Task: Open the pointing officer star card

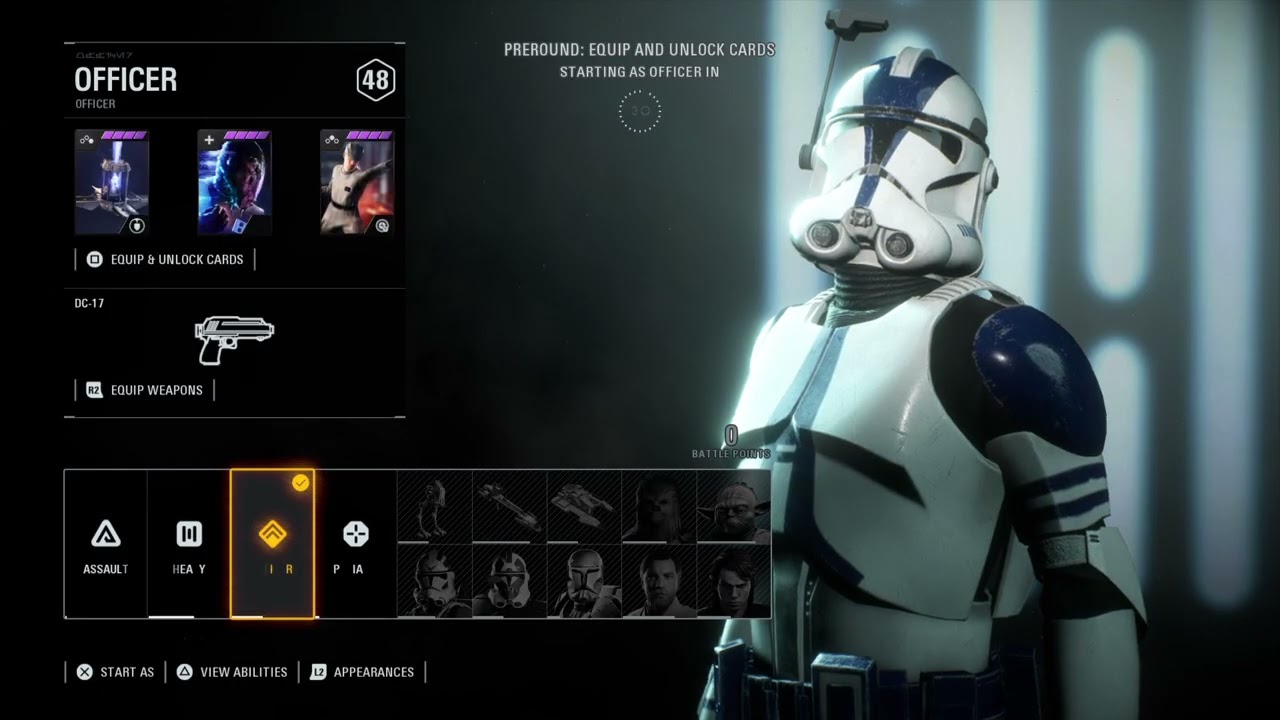Action: point(357,183)
